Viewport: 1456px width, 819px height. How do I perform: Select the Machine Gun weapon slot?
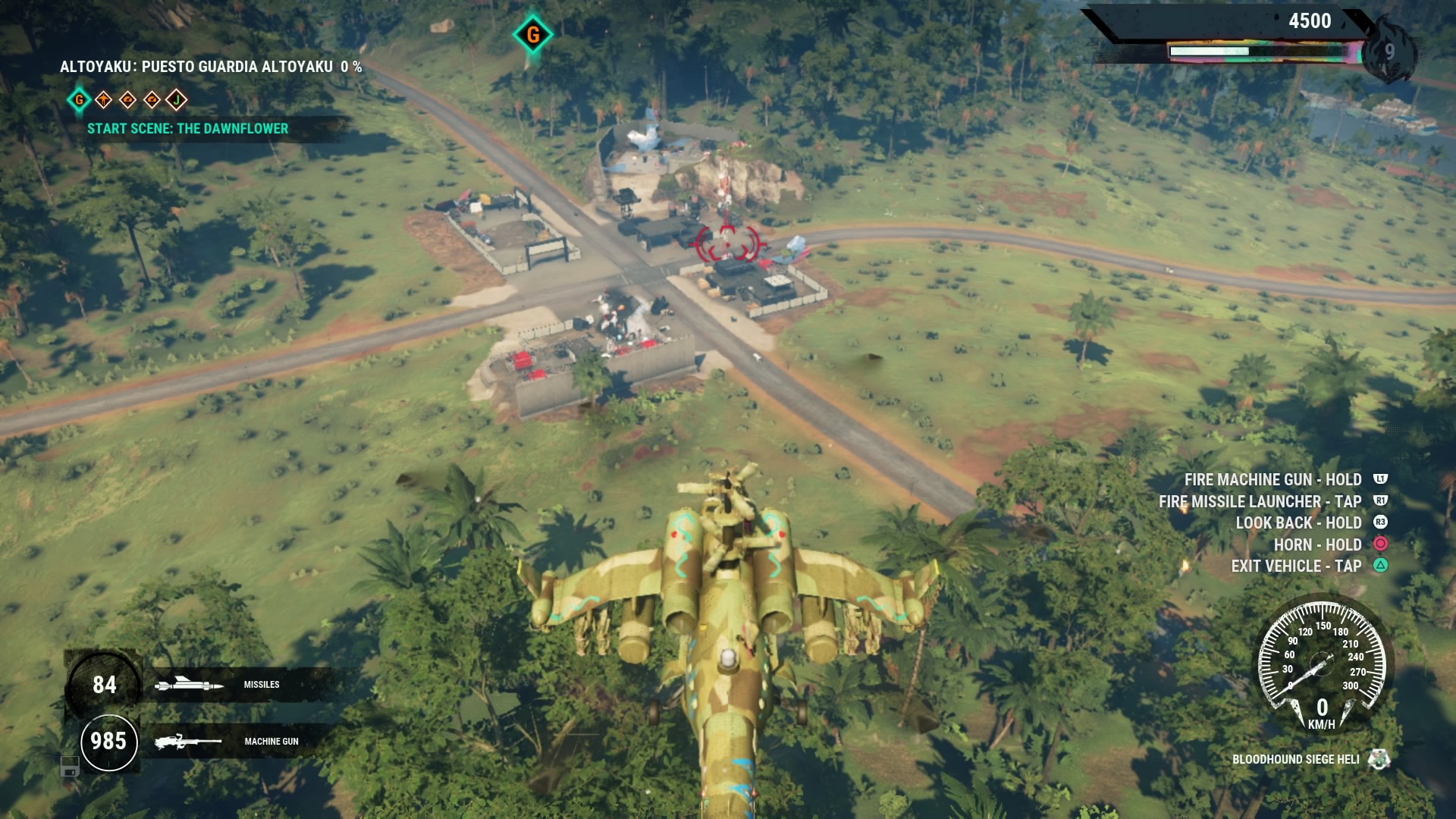(x=227, y=741)
